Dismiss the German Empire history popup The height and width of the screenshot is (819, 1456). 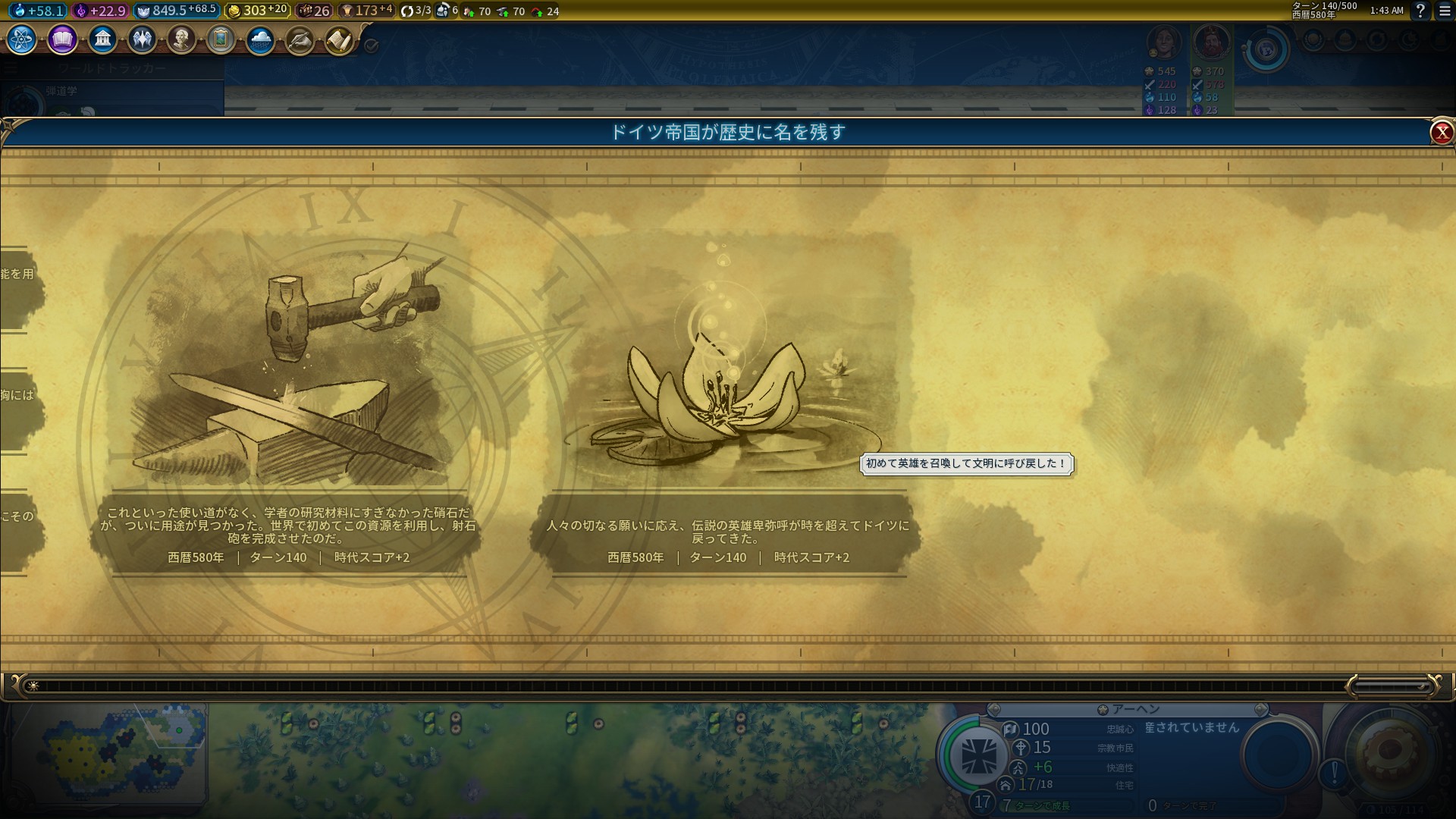[x=1442, y=132]
